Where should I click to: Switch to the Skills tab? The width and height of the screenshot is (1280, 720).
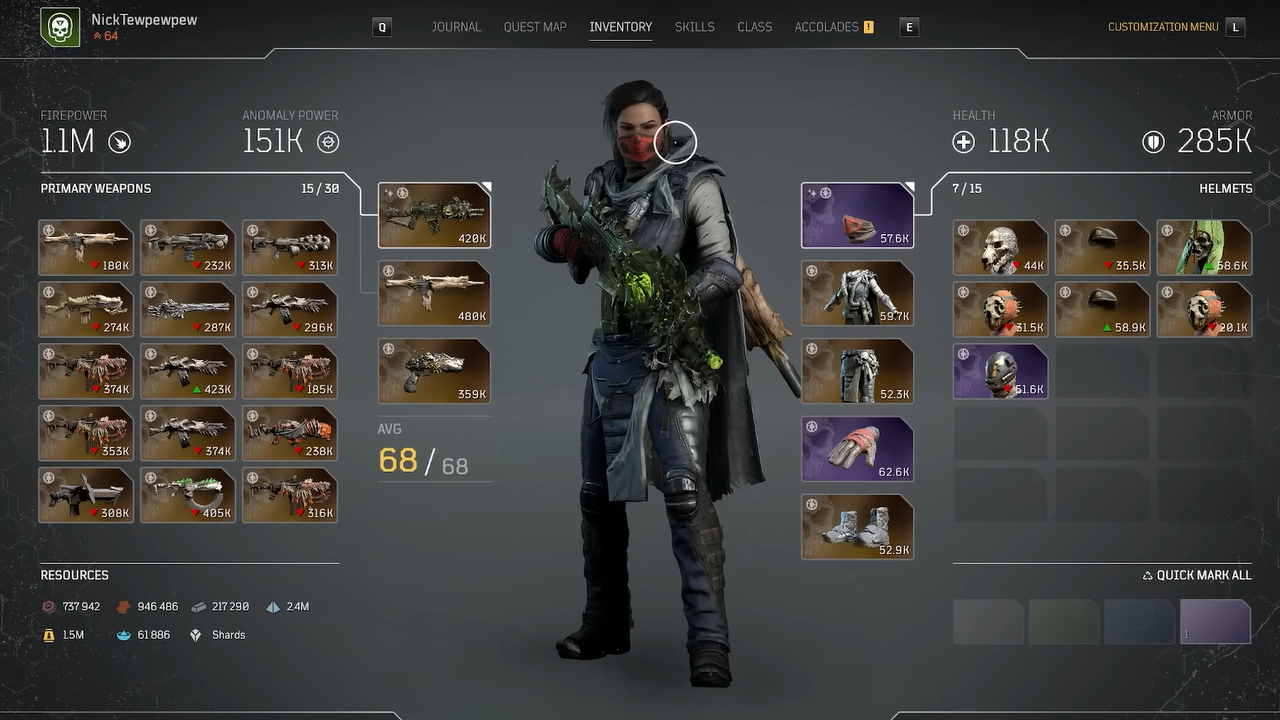click(694, 27)
